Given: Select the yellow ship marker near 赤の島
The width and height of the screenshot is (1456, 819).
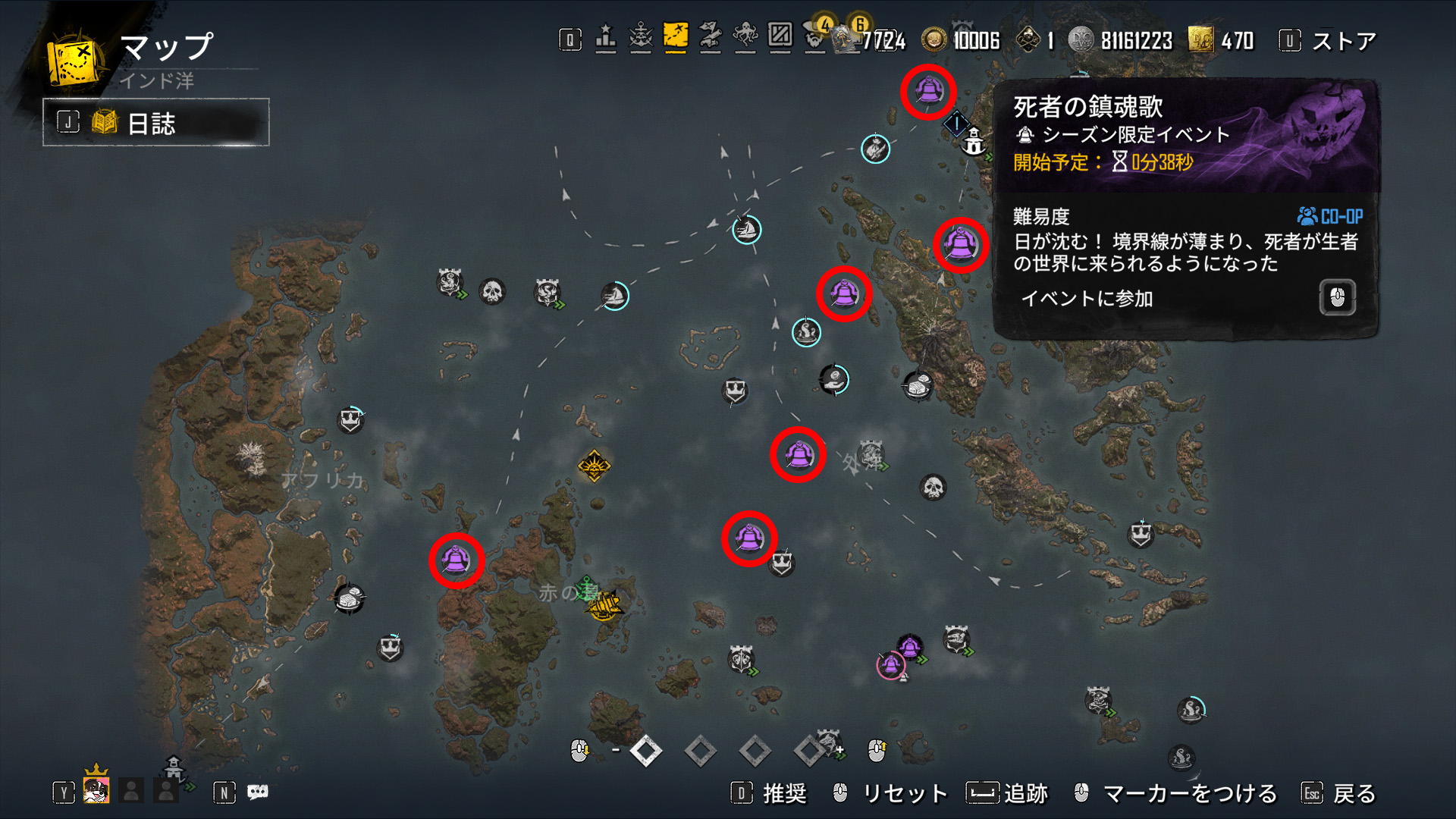Looking at the screenshot, I should [604, 604].
